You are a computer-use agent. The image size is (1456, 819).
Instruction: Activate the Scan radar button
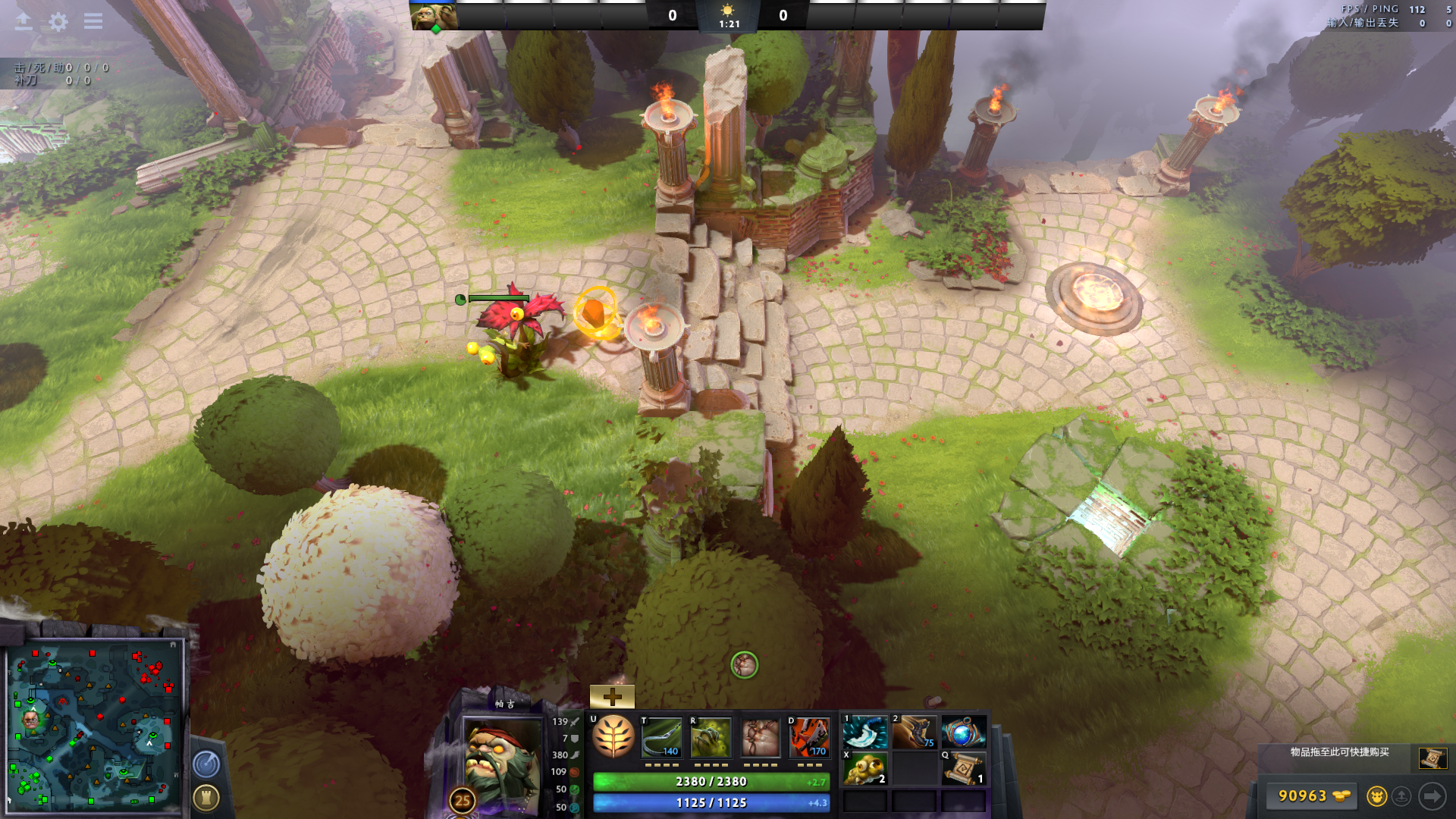(x=206, y=764)
